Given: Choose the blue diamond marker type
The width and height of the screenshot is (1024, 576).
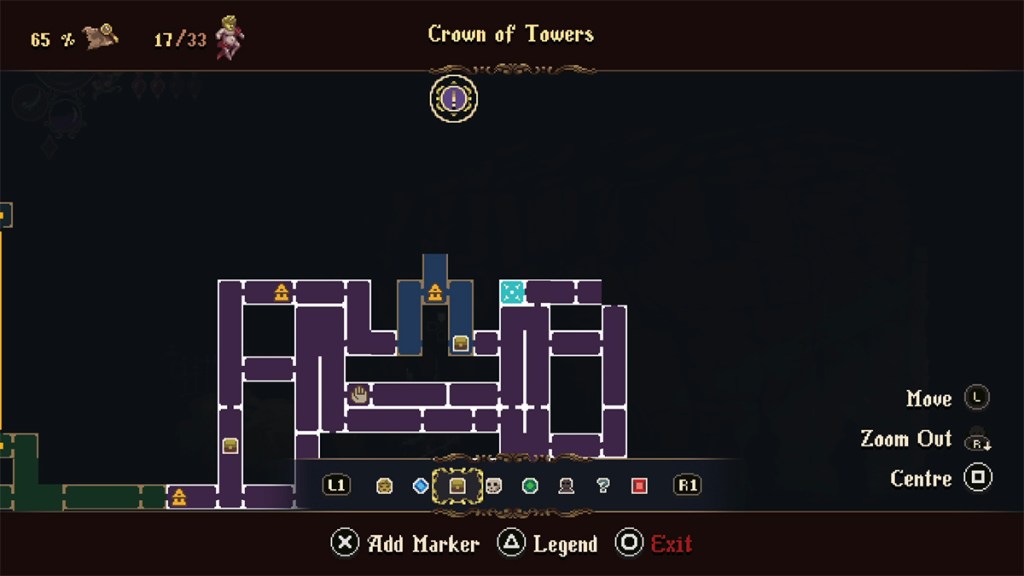Looking at the screenshot, I should [421, 486].
